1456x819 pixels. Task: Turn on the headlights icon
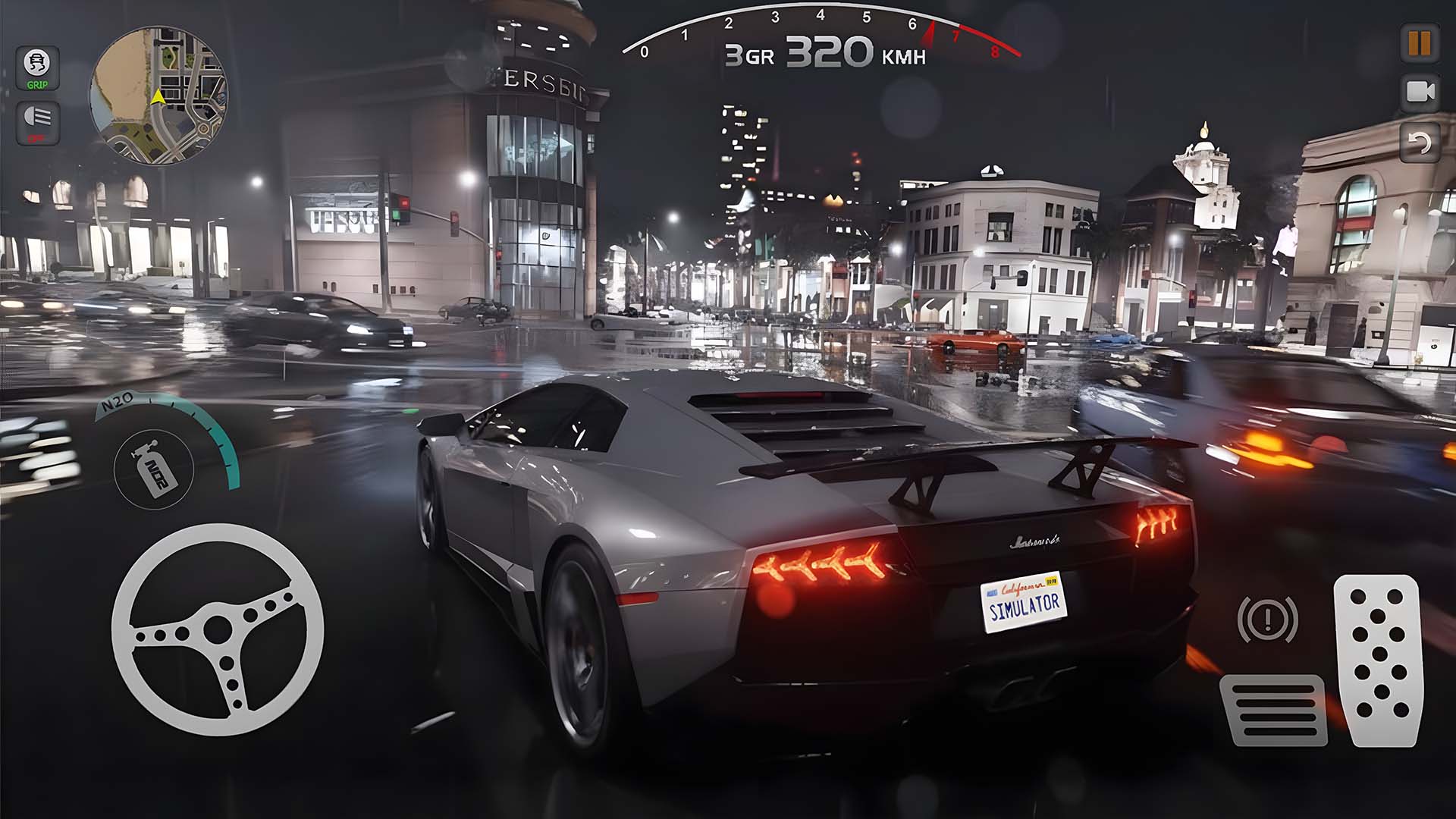(37, 121)
